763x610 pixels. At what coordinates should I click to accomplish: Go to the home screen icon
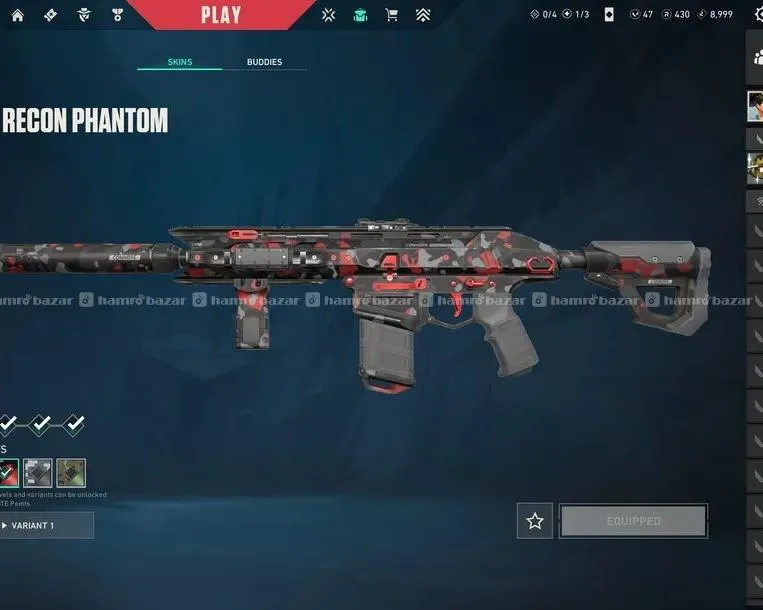[x=19, y=15]
